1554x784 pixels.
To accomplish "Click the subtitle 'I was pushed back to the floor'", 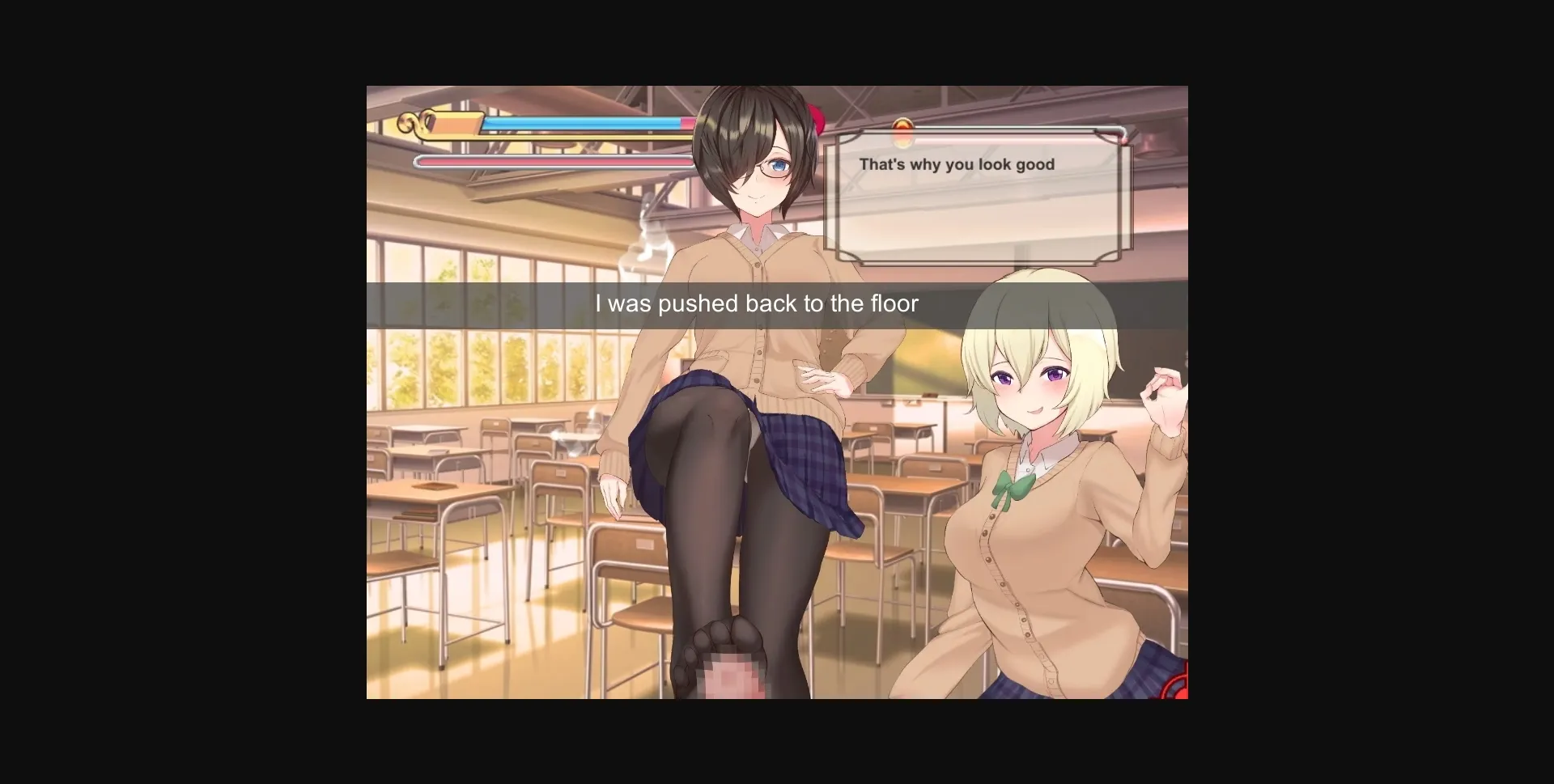I will coord(758,304).
